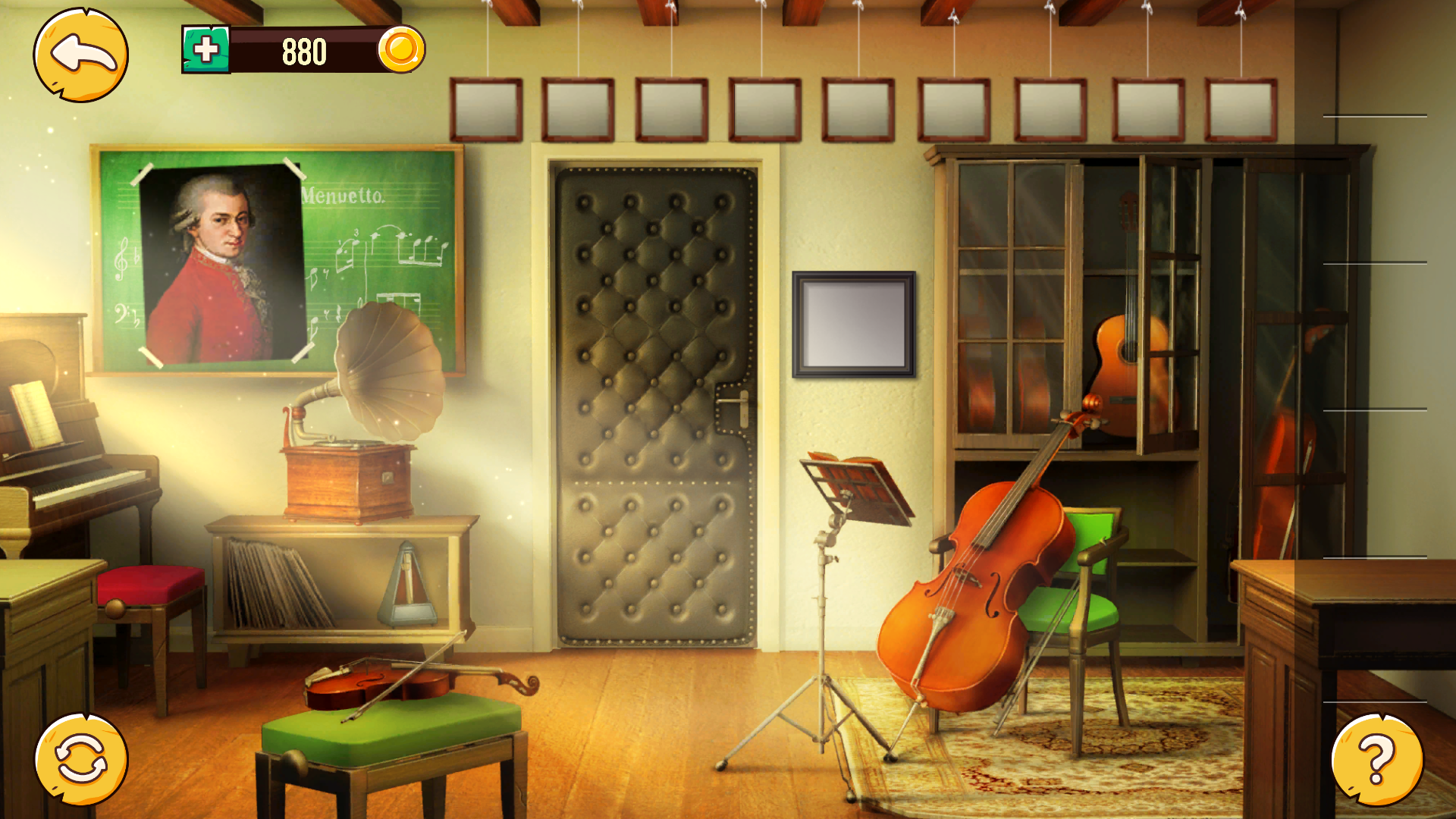
Task: Click the first empty picture frame above the door
Action: 485,108
